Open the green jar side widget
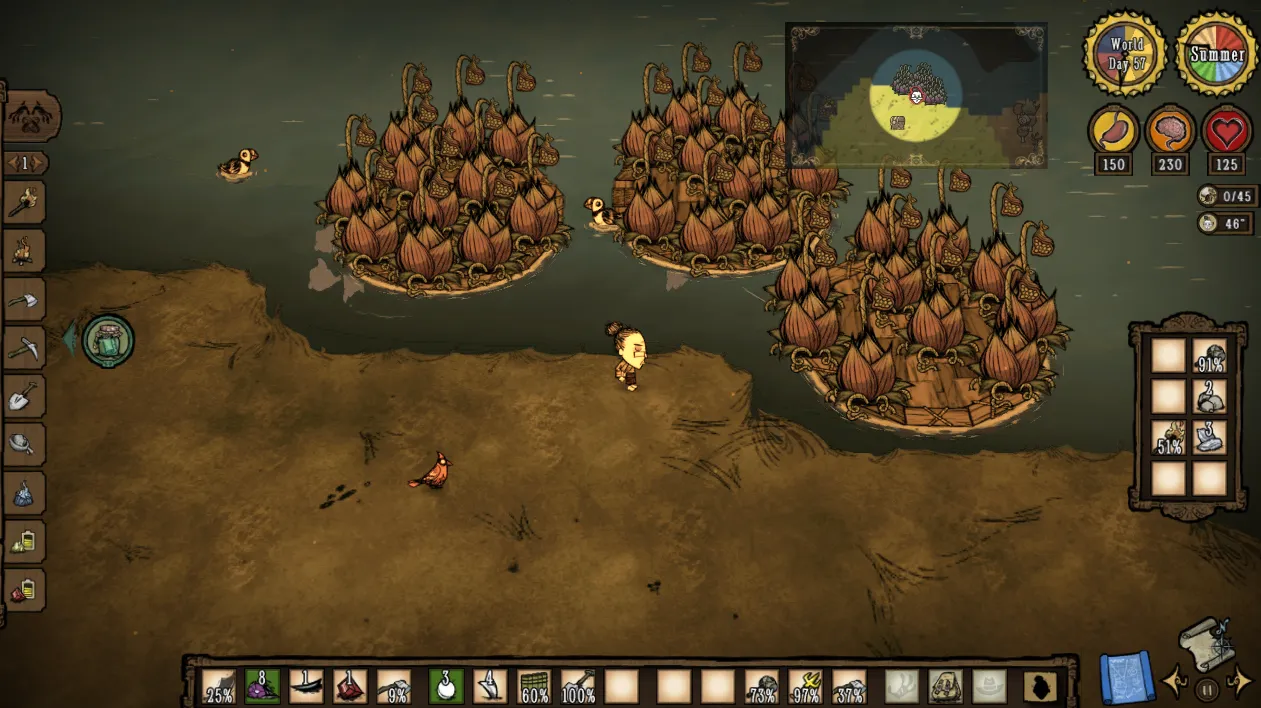1261x708 pixels. click(108, 340)
